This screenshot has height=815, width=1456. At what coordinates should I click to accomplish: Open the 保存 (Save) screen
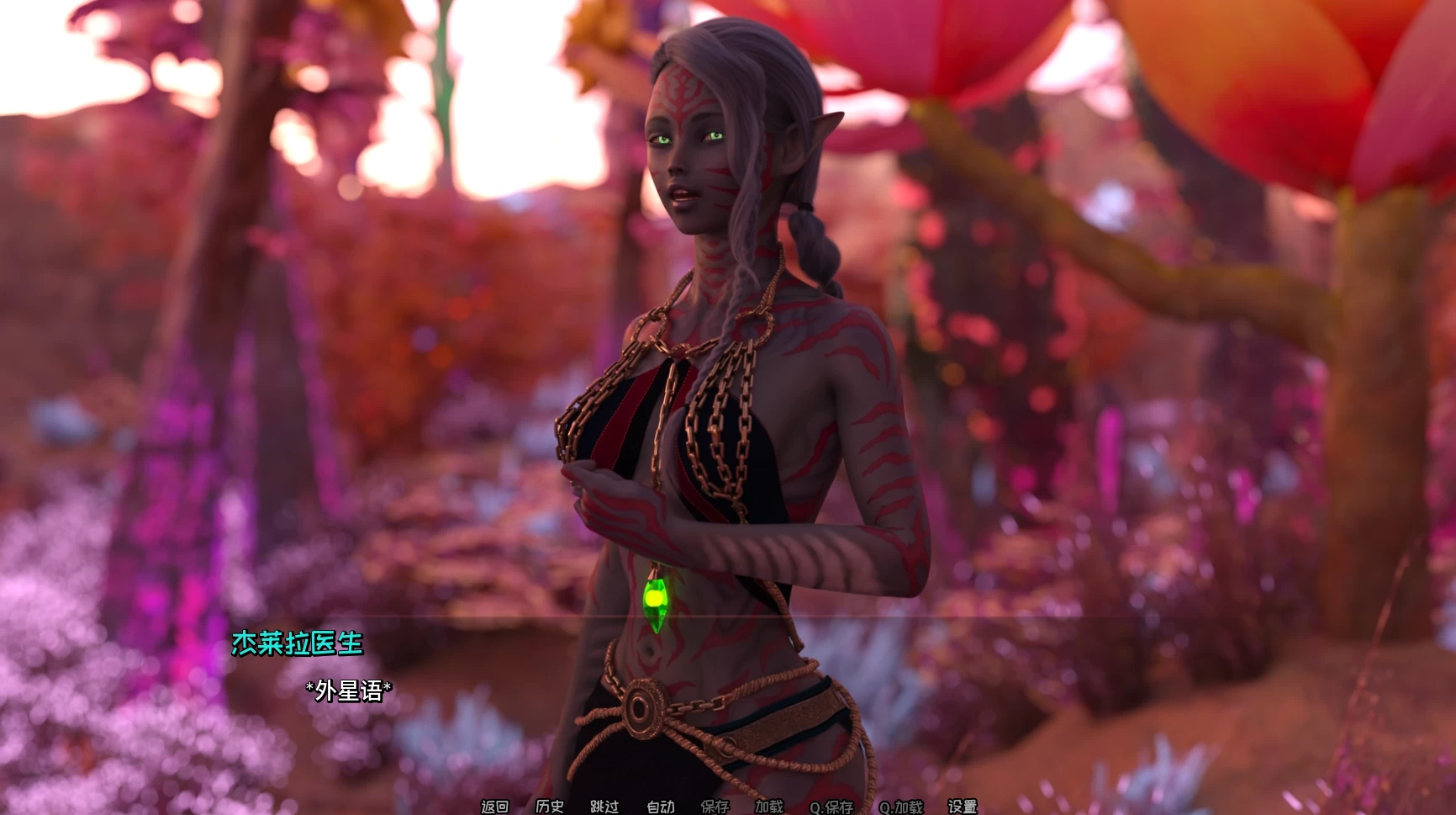point(715,807)
